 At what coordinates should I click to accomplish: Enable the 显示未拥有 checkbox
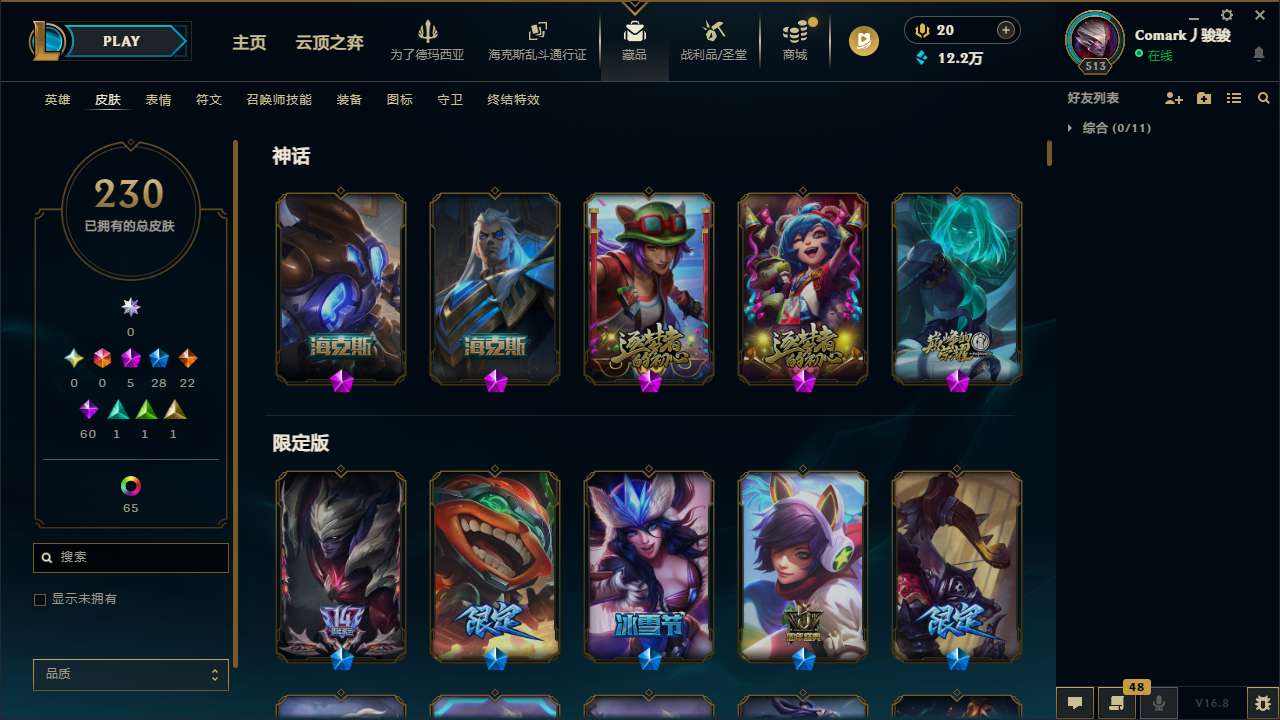pyautogui.click(x=40, y=598)
